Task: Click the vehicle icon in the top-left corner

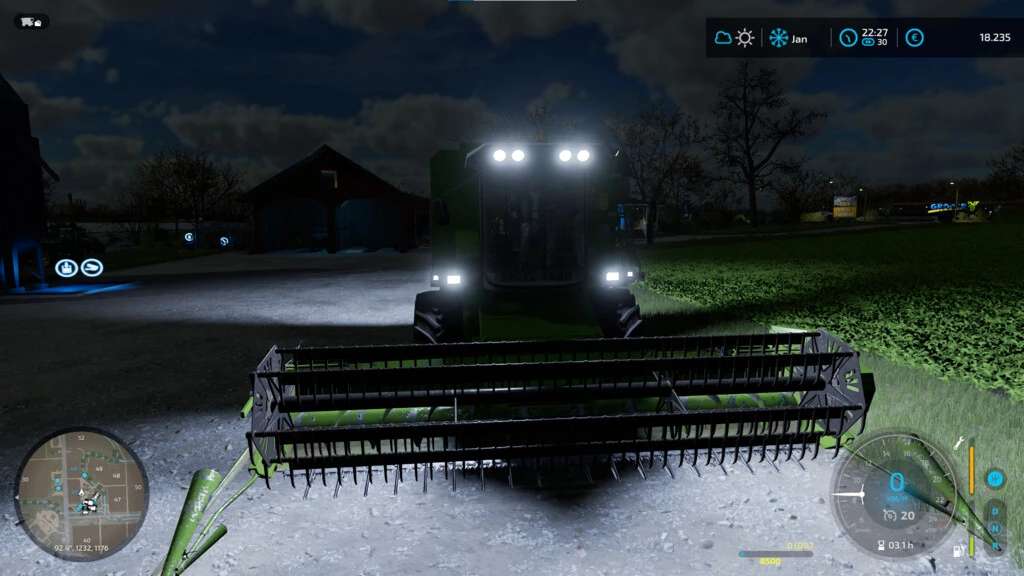Action: pos(31,21)
